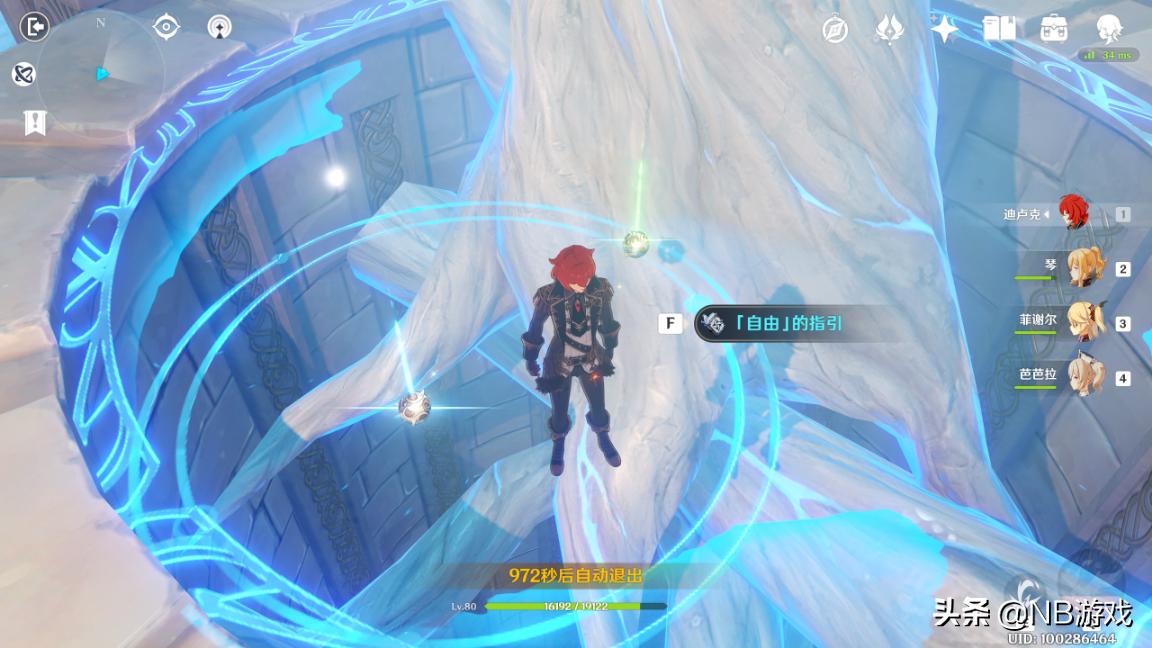
Task: Open the orbiting-rings icon left of the minimap
Action: 24,73
